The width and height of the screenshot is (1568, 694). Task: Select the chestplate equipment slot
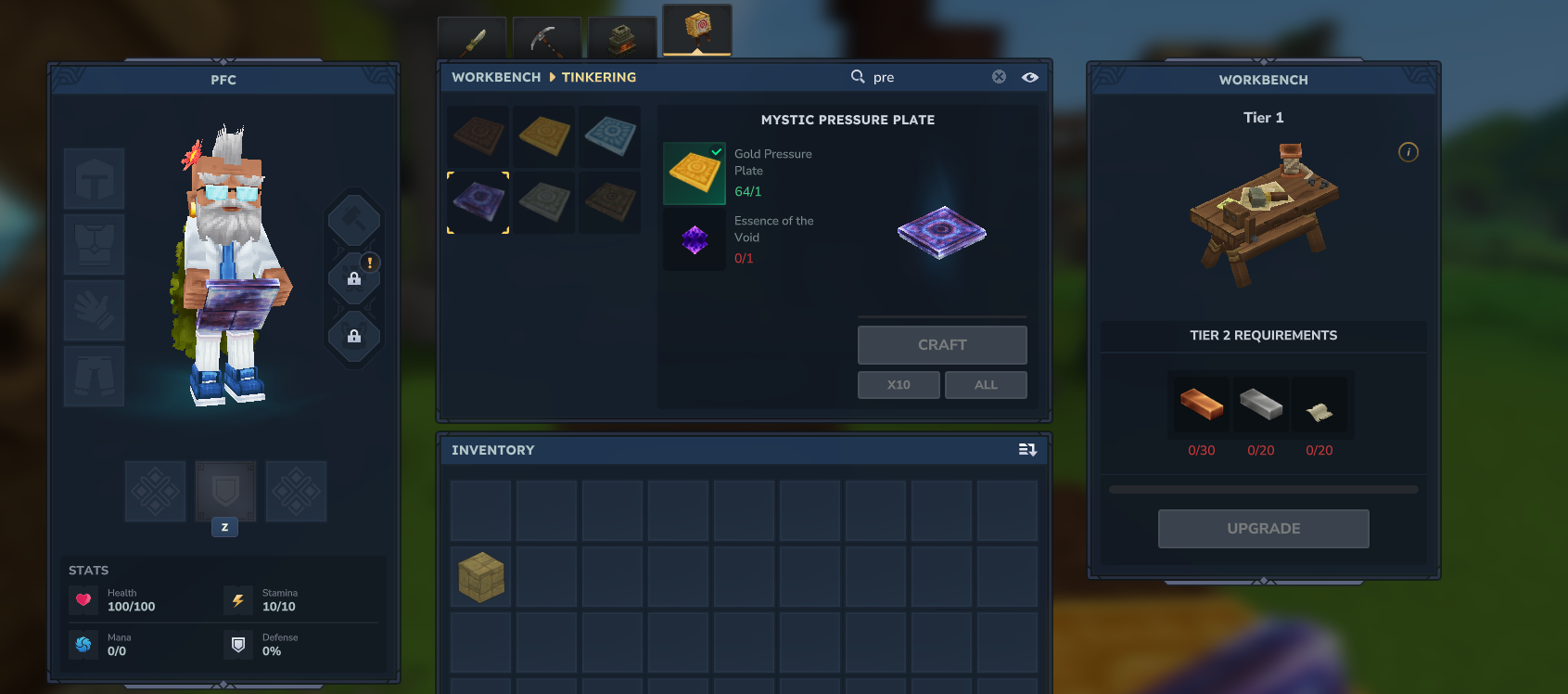pyautogui.click(x=93, y=244)
